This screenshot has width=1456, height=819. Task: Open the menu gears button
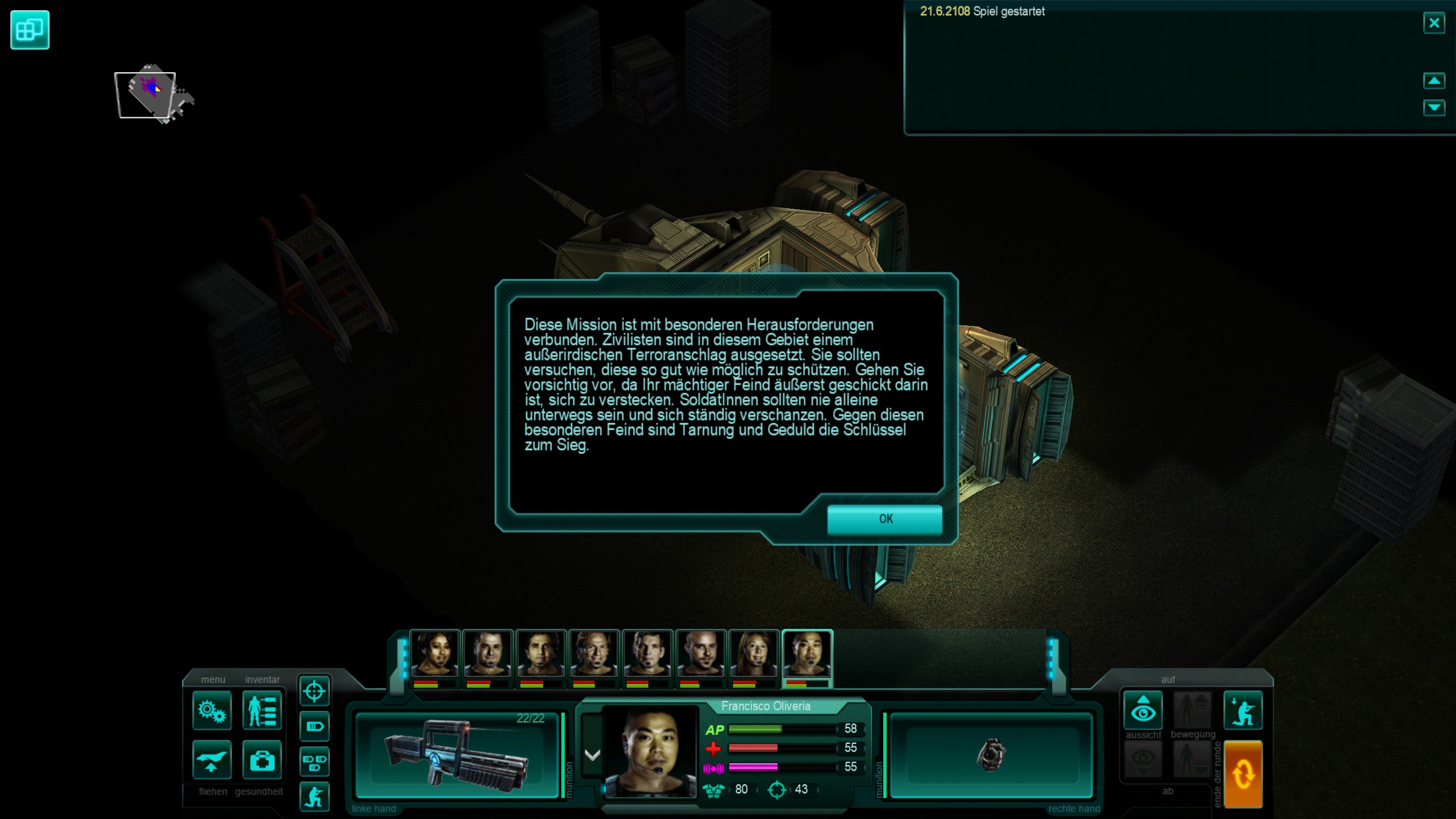(212, 710)
